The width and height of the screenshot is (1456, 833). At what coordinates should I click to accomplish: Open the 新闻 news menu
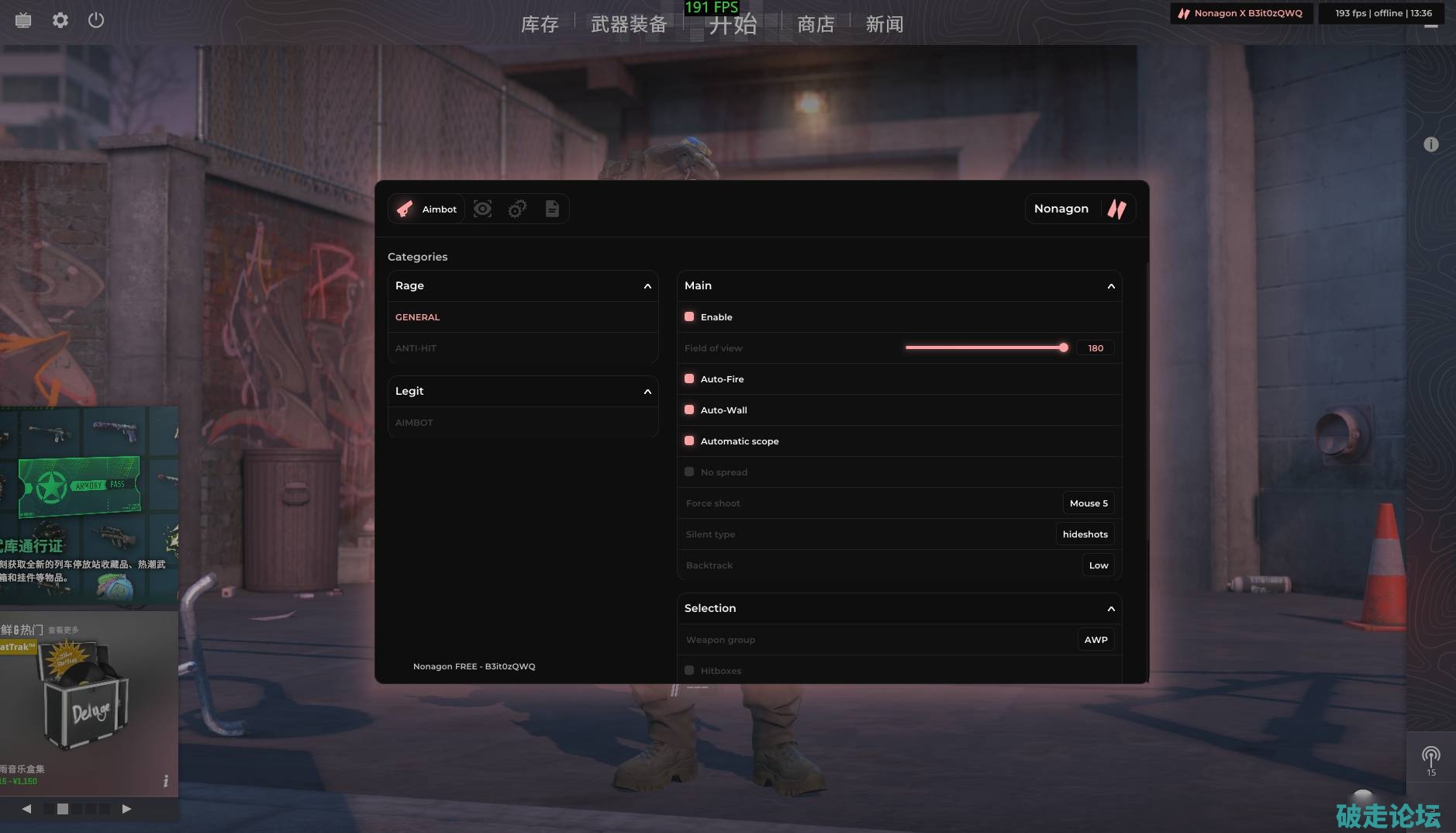click(885, 24)
